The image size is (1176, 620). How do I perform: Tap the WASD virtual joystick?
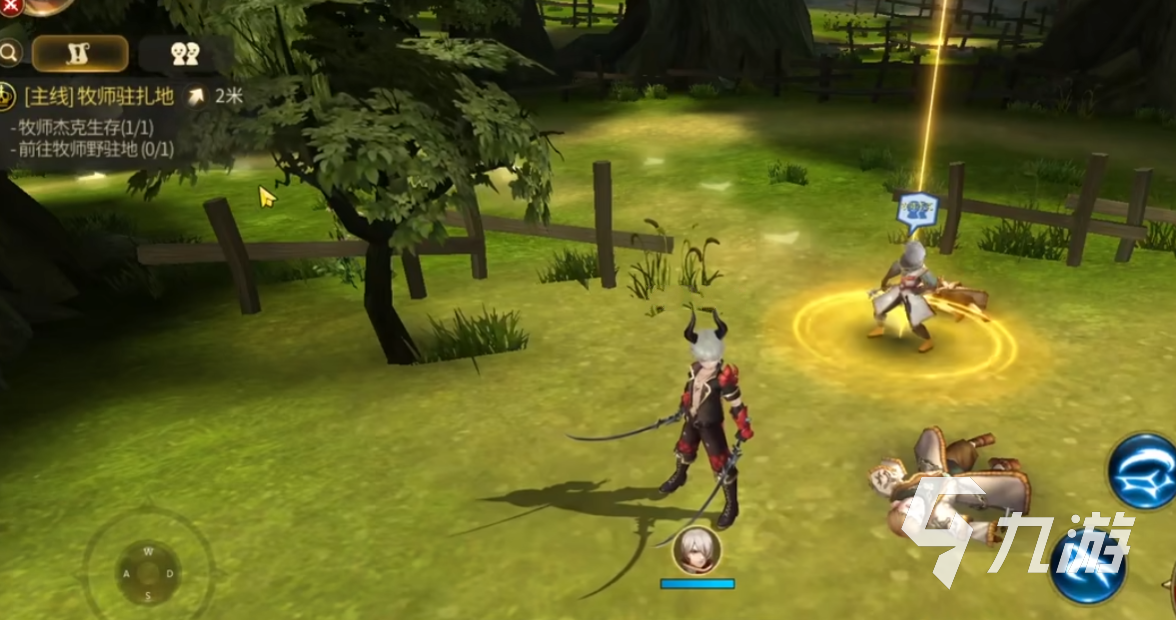[x=148, y=573]
